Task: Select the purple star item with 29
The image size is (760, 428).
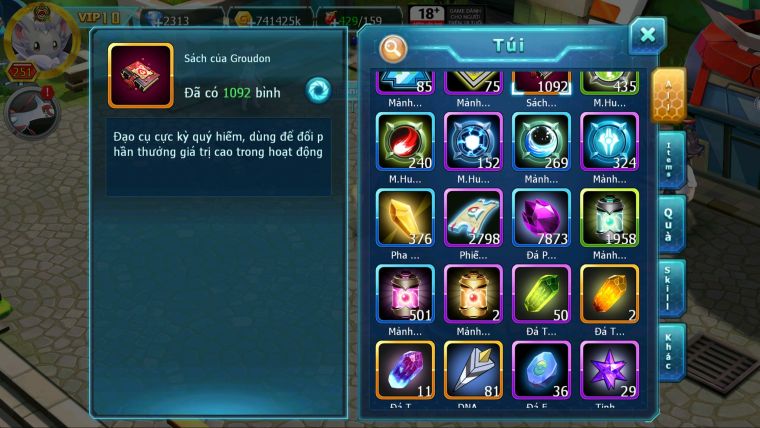Action: coord(609,370)
